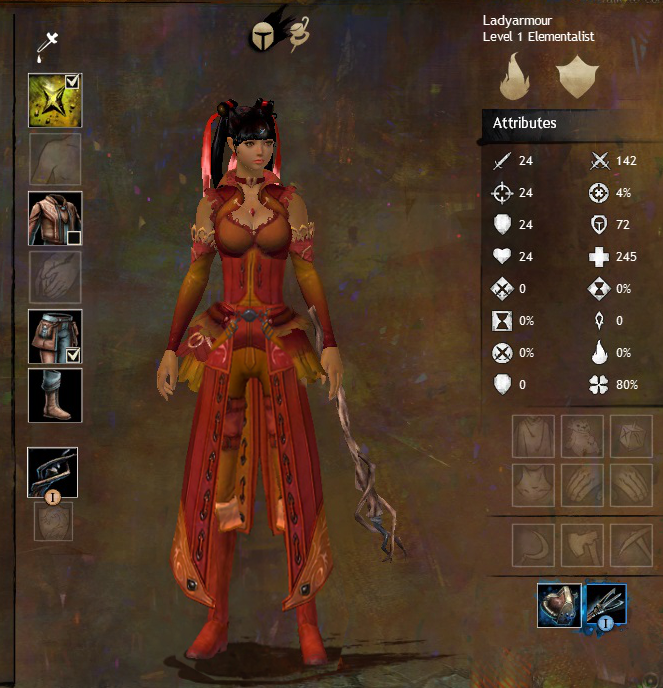Click the Elementalist flame profession icon
This screenshot has width=663, height=688.
[517, 78]
